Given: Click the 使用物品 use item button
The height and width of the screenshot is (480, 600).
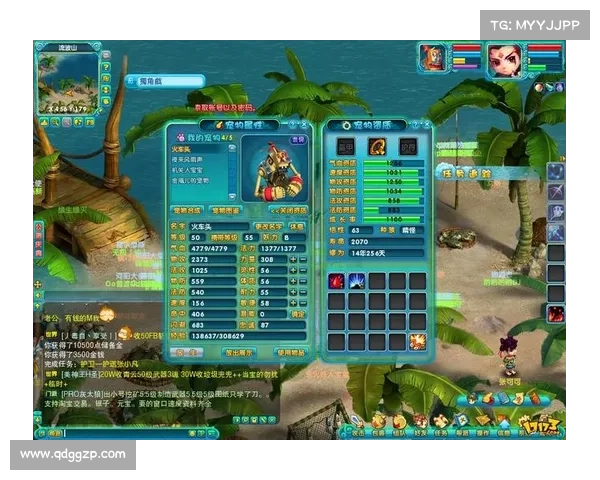Looking at the screenshot, I should (290, 353).
